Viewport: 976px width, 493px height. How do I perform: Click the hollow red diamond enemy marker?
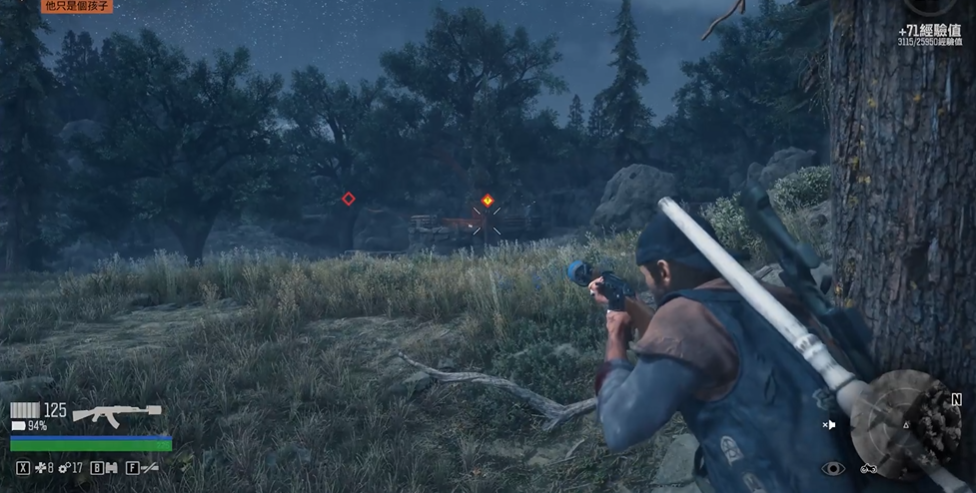pyautogui.click(x=348, y=199)
